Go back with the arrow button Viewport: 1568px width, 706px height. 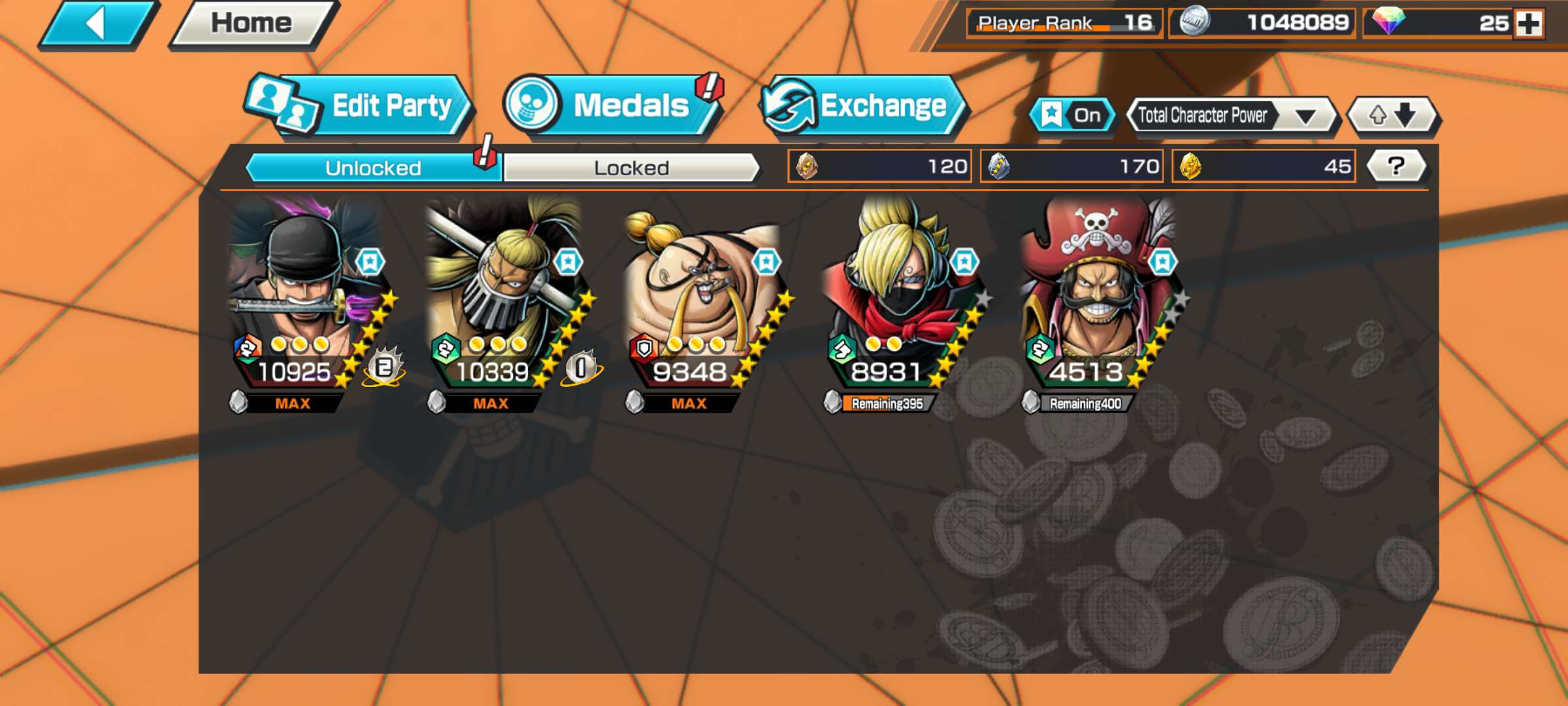(x=98, y=24)
